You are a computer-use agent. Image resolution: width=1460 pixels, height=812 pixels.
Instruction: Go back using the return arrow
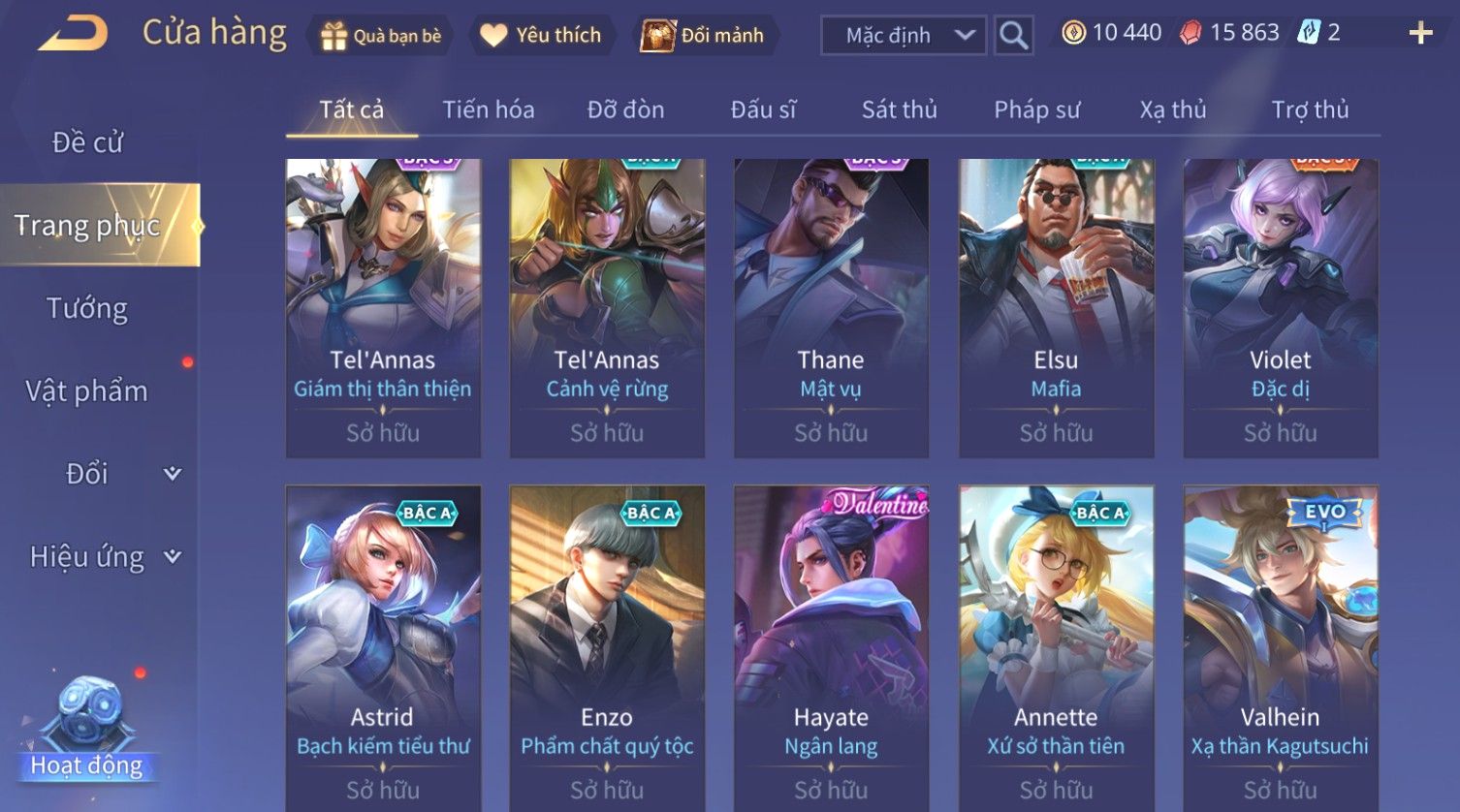coord(74,34)
